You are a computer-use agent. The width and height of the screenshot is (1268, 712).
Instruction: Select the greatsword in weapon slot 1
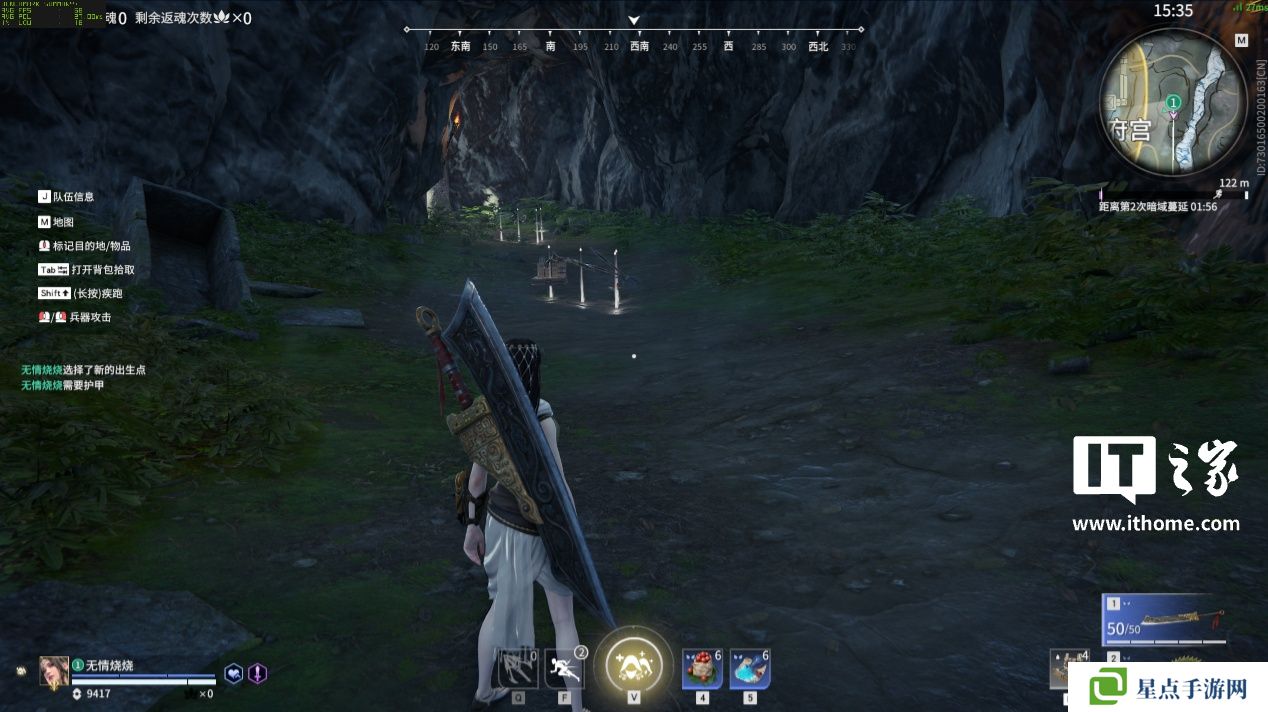[x=1166, y=619]
